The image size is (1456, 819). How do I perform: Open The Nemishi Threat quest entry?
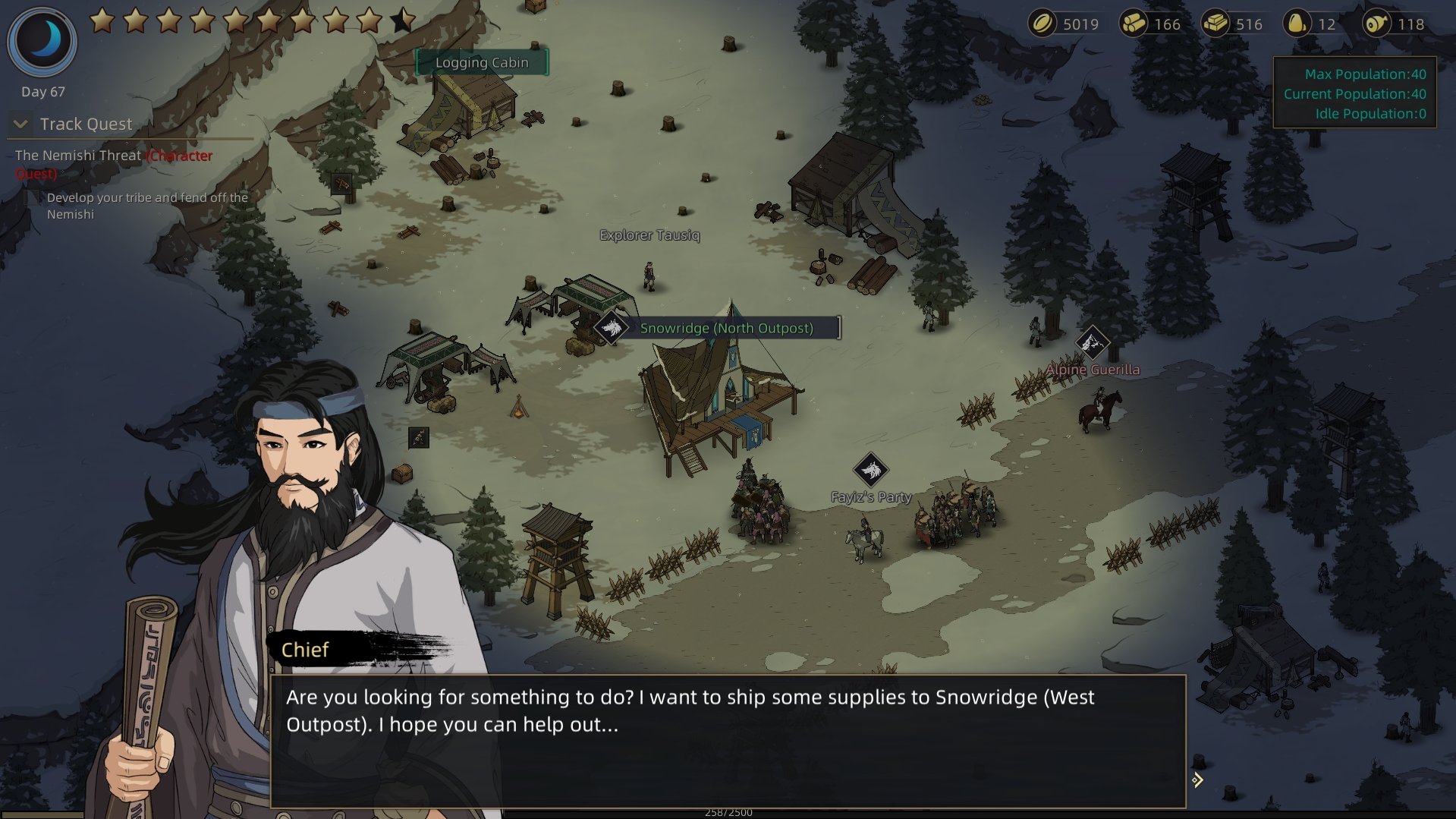coord(78,156)
